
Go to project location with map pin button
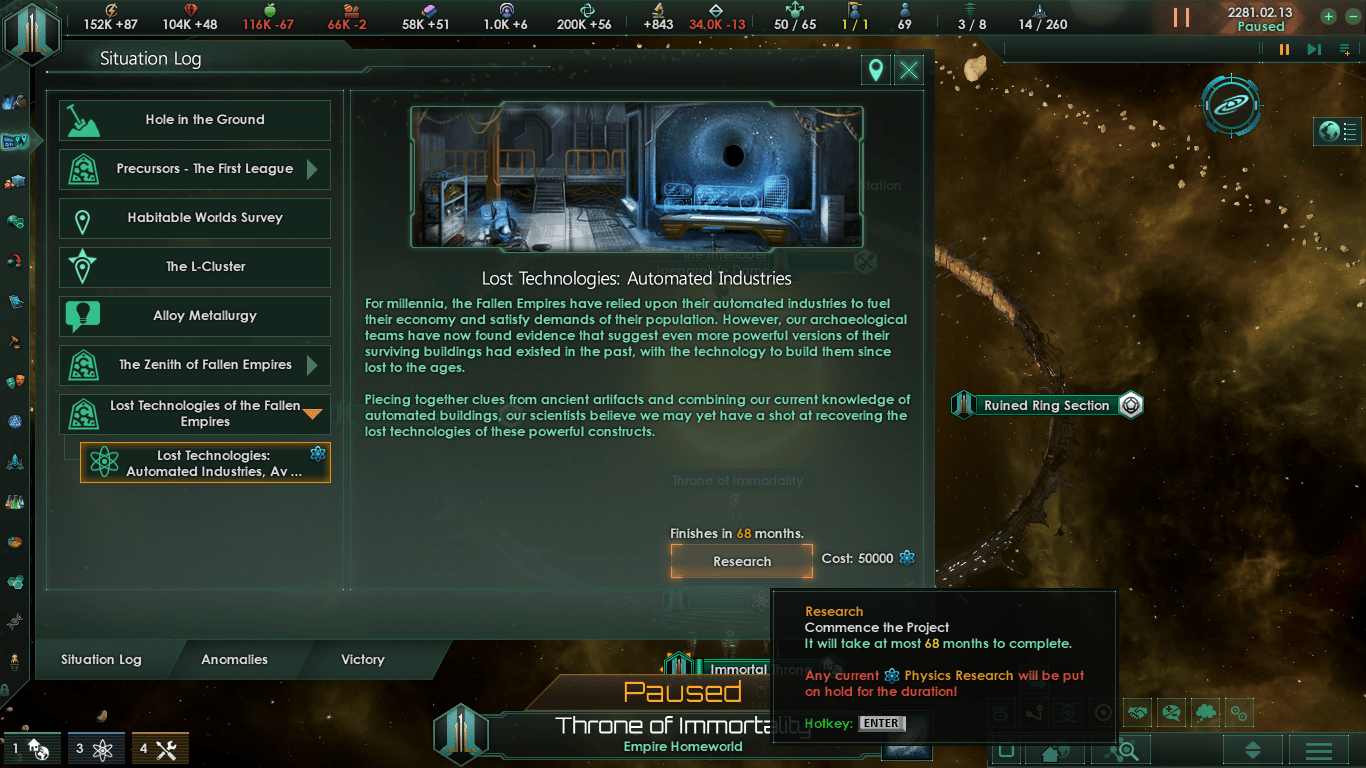[x=875, y=70]
